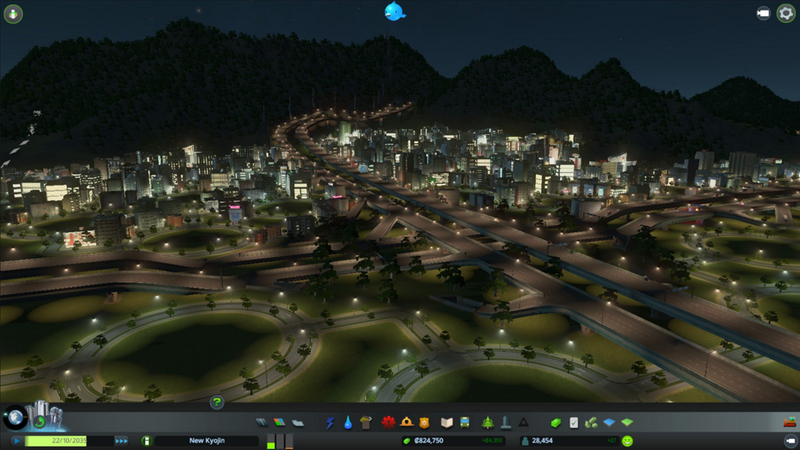Screen dimensions: 800x450
Task: Open the Districts tool
Action: click(298, 423)
